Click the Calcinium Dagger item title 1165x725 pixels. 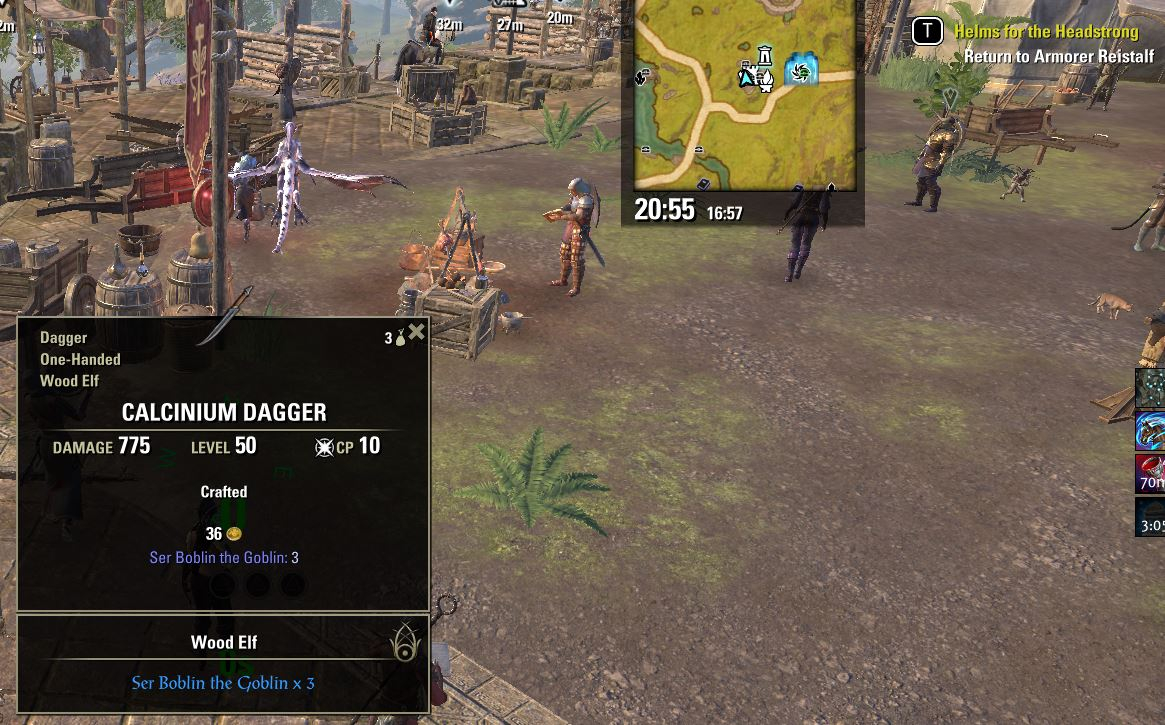[224, 412]
